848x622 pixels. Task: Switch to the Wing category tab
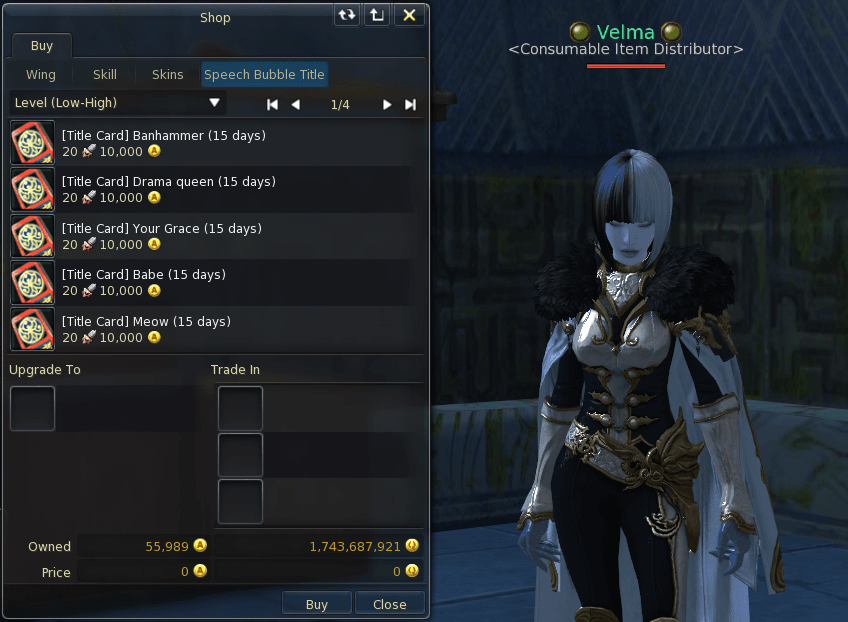tap(41, 75)
